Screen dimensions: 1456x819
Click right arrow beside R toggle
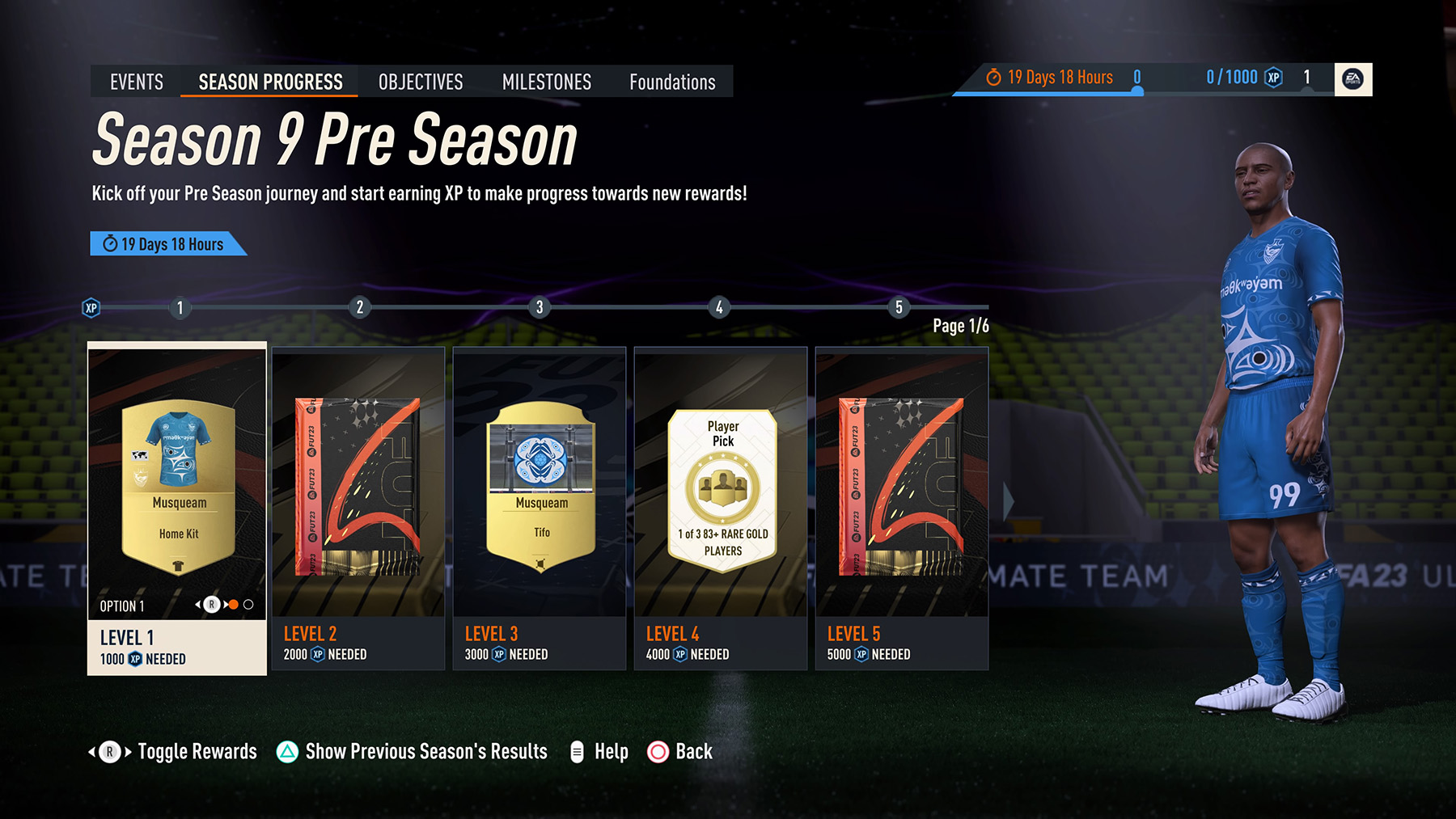224,603
